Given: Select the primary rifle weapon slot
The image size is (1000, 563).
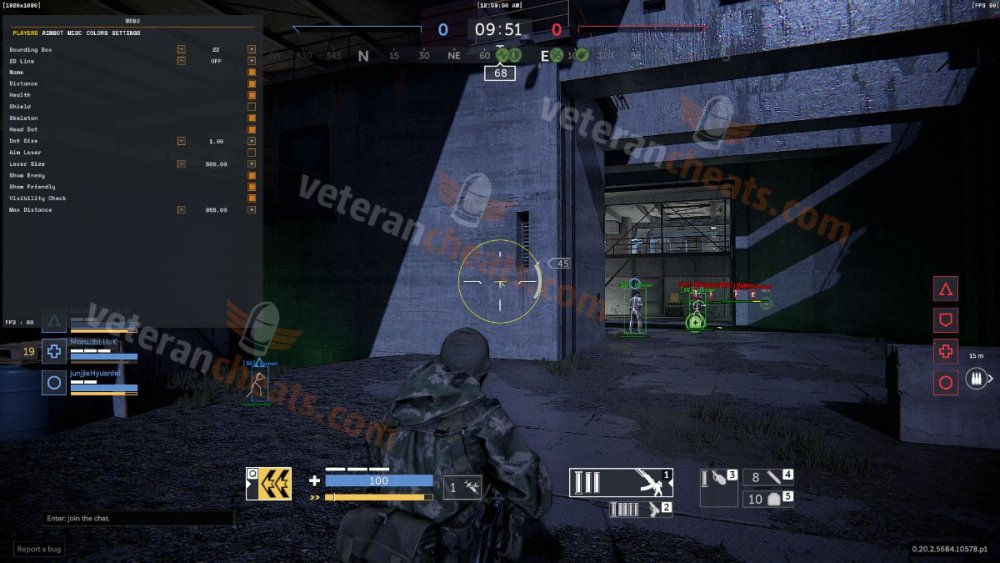Looking at the screenshot, I should (620, 483).
